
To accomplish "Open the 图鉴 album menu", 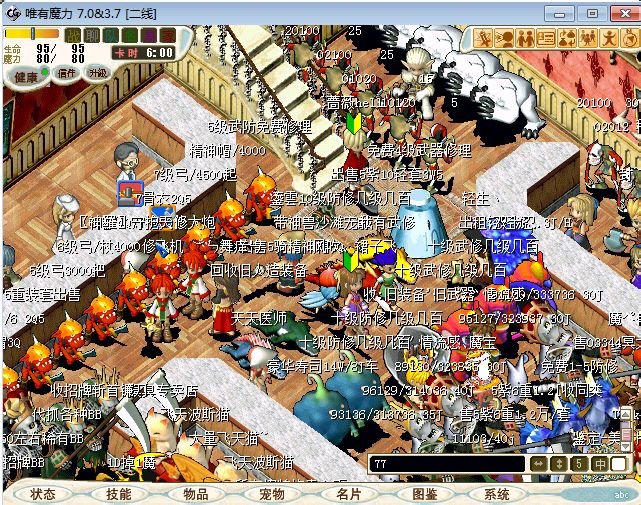I will [424, 494].
